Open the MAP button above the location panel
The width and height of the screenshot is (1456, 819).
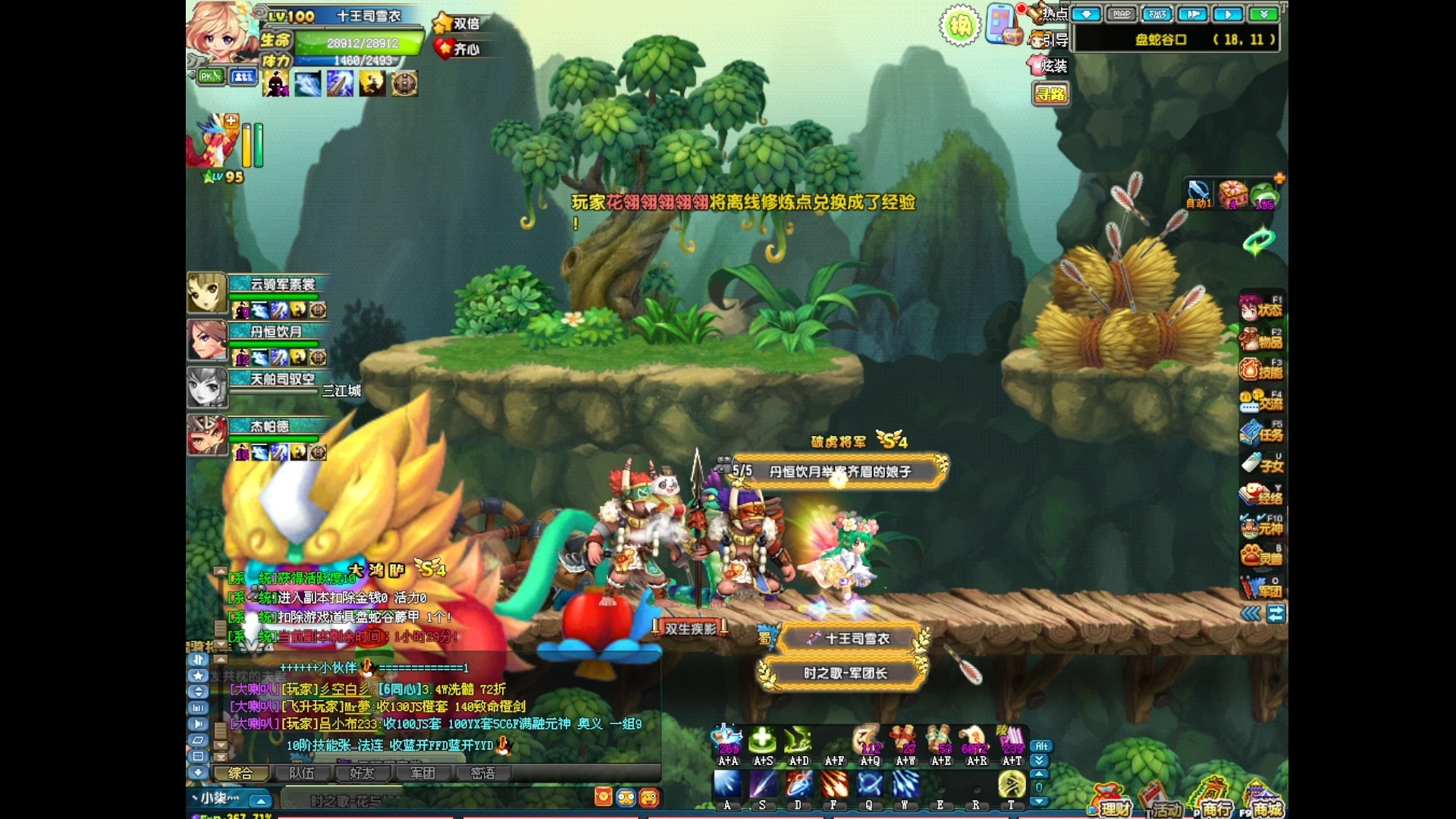click(x=1122, y=14)
